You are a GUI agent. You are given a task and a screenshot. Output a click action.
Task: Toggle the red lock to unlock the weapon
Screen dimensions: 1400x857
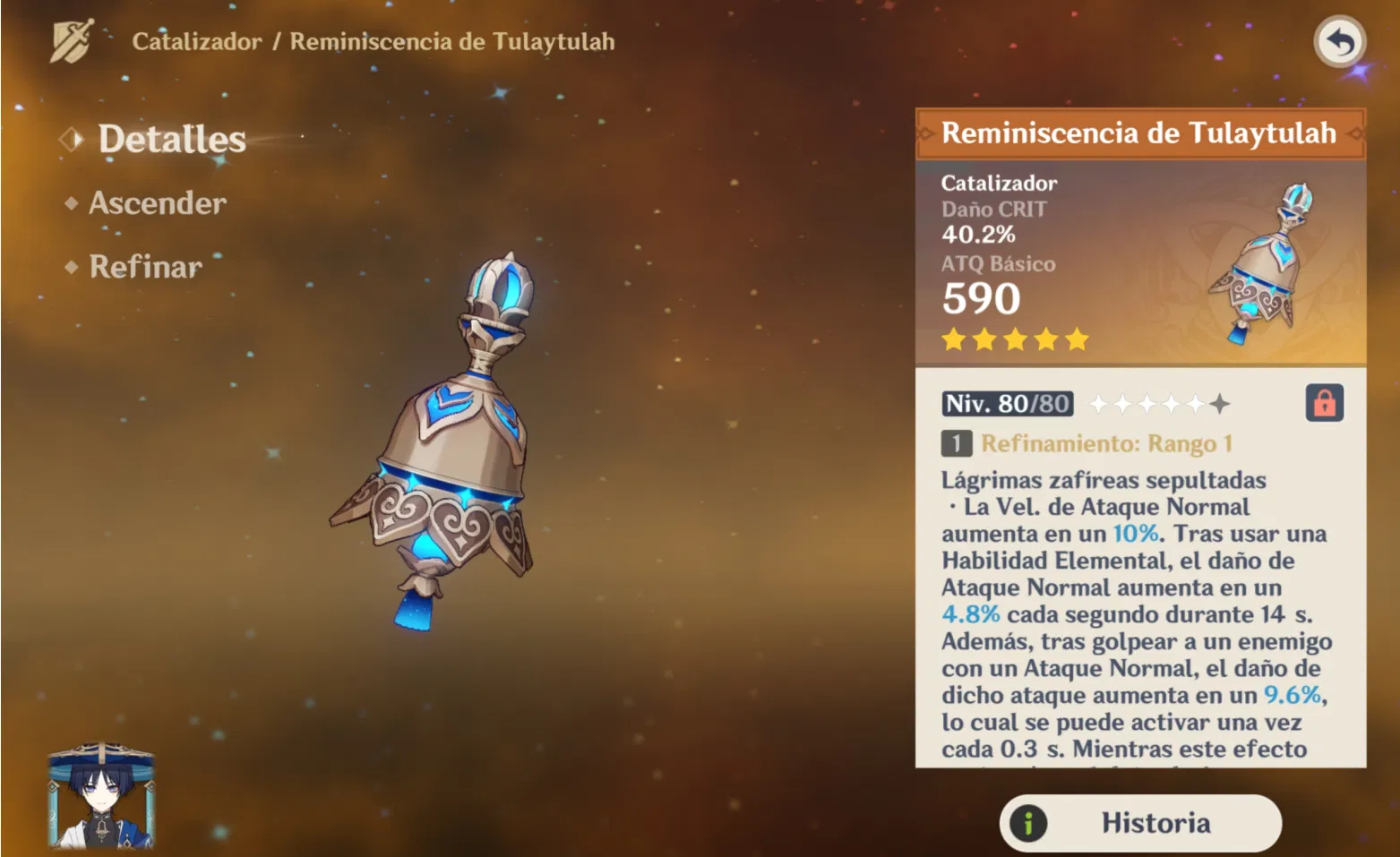point(1325,404)
